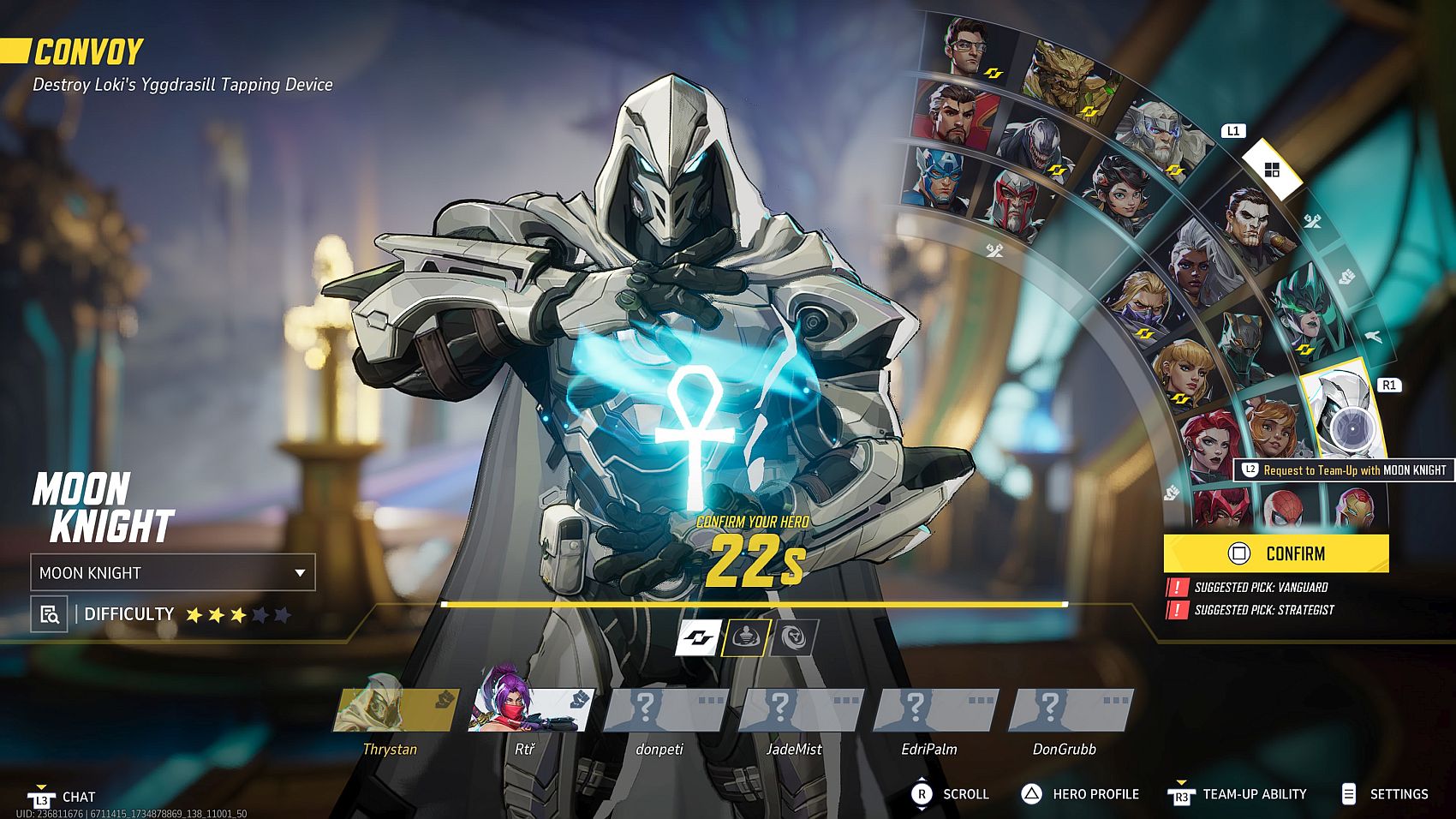Select Mister Fantastic portrait in hero wheel

pos(969,49)
